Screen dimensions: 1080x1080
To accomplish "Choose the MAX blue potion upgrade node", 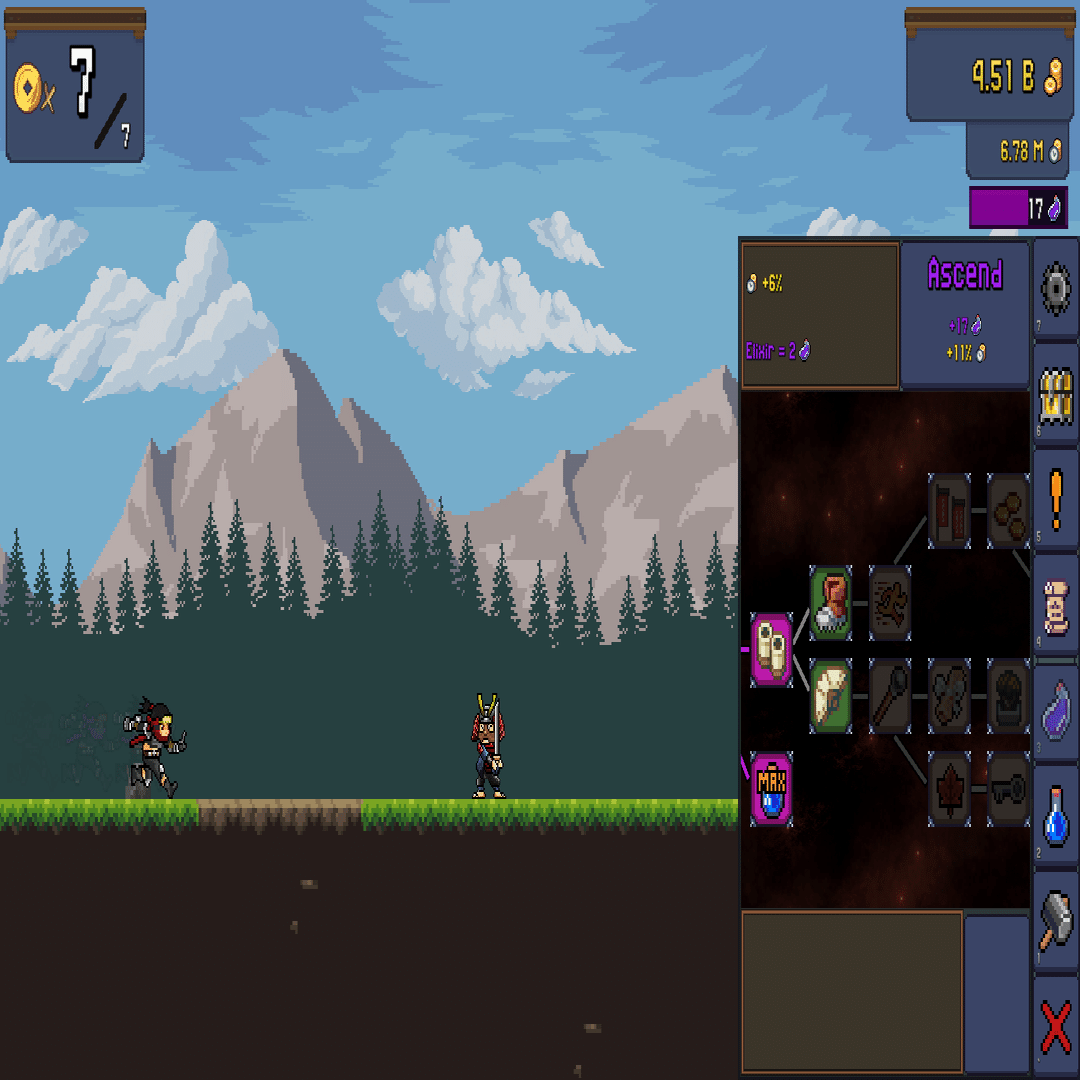I will click(771, 789).
